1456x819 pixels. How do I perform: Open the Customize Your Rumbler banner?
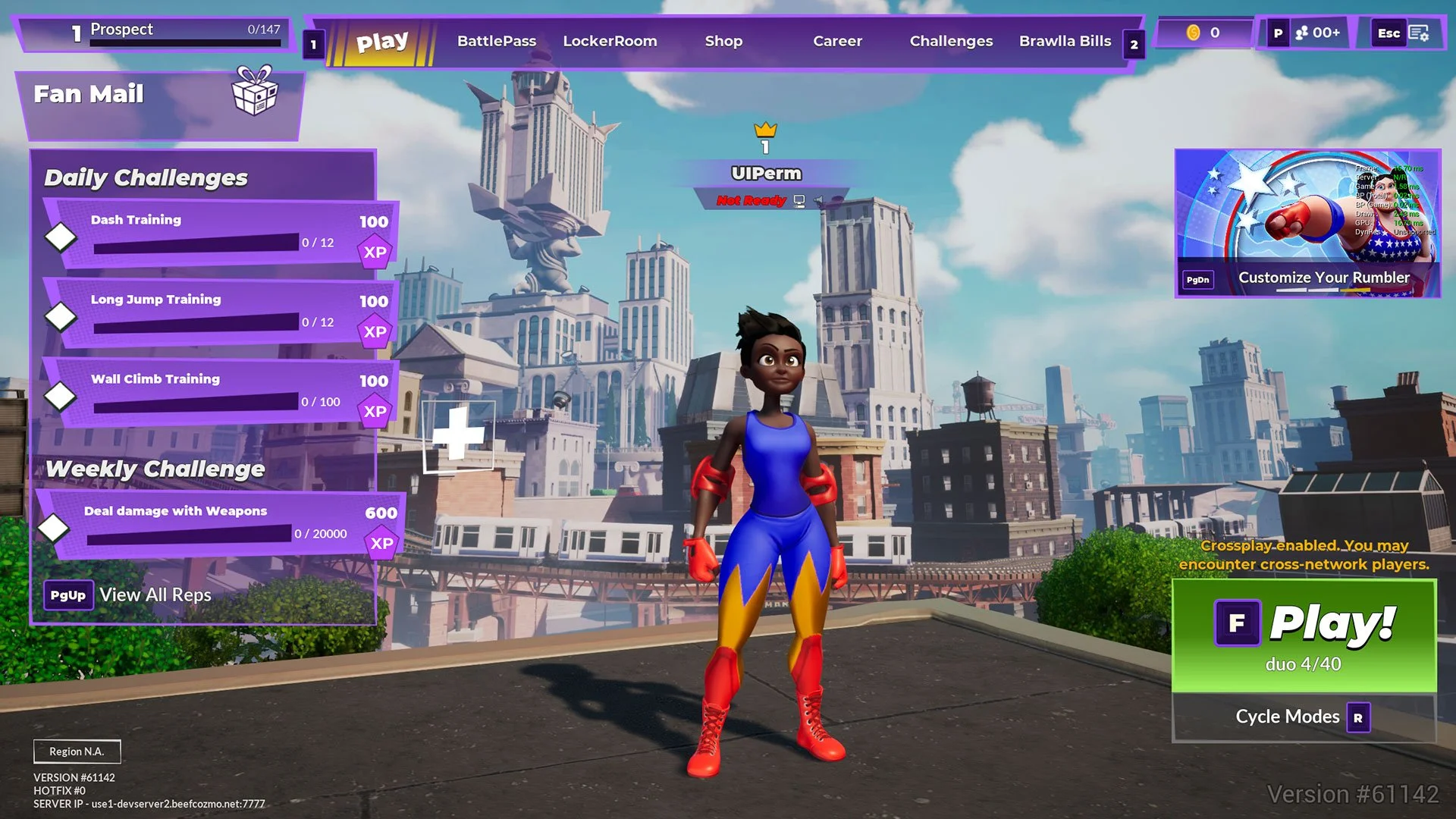[1307, 223]
